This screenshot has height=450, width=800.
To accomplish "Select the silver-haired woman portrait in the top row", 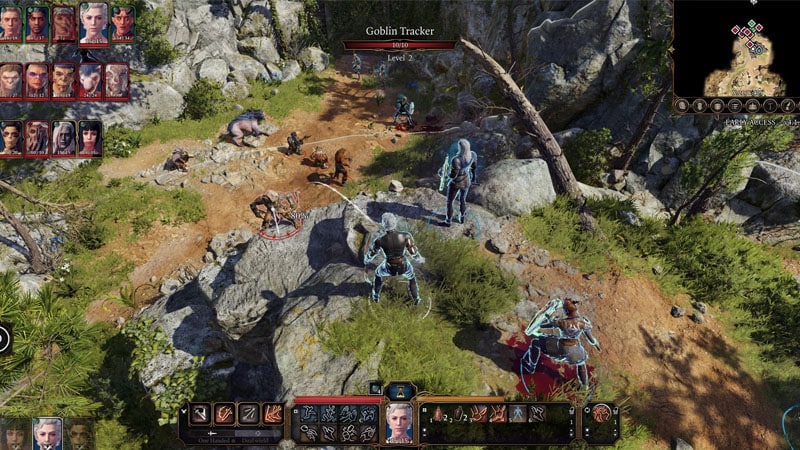I will pyautogui.click(x=93, y=22).
